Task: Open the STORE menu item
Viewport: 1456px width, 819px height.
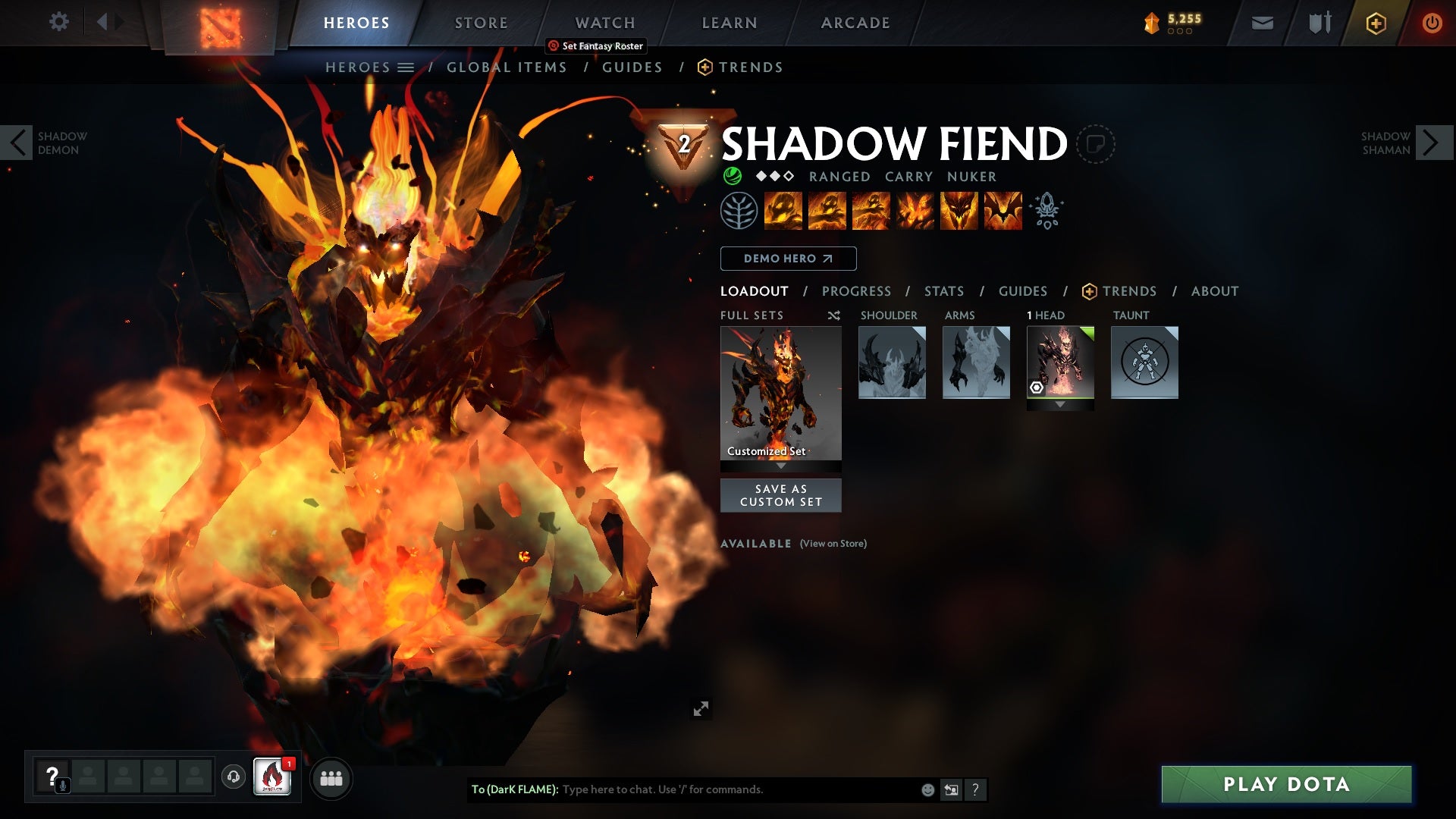Action: pyautogui.click(x=480, y=22)
